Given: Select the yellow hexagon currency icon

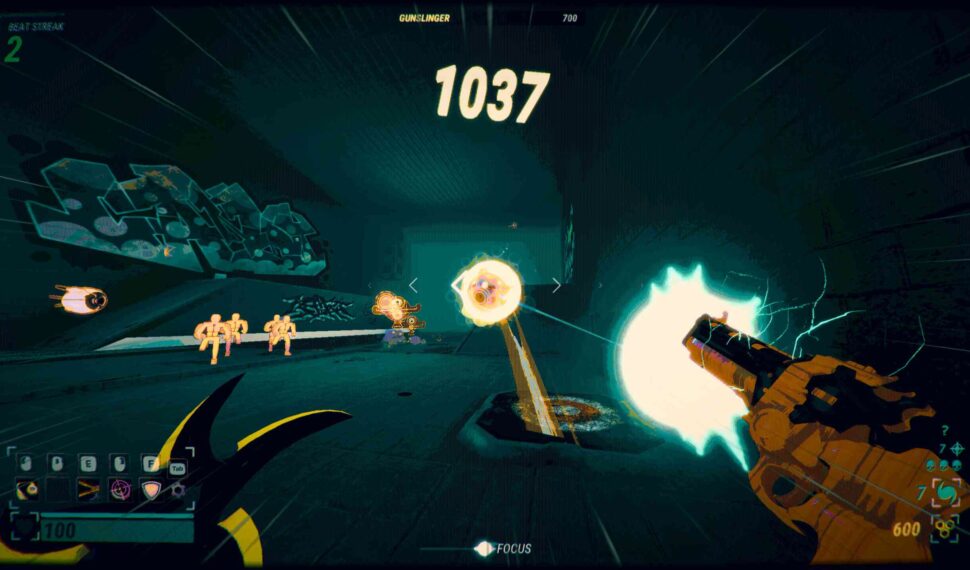Looking at the screenshot, I should (x=944, y=529).
